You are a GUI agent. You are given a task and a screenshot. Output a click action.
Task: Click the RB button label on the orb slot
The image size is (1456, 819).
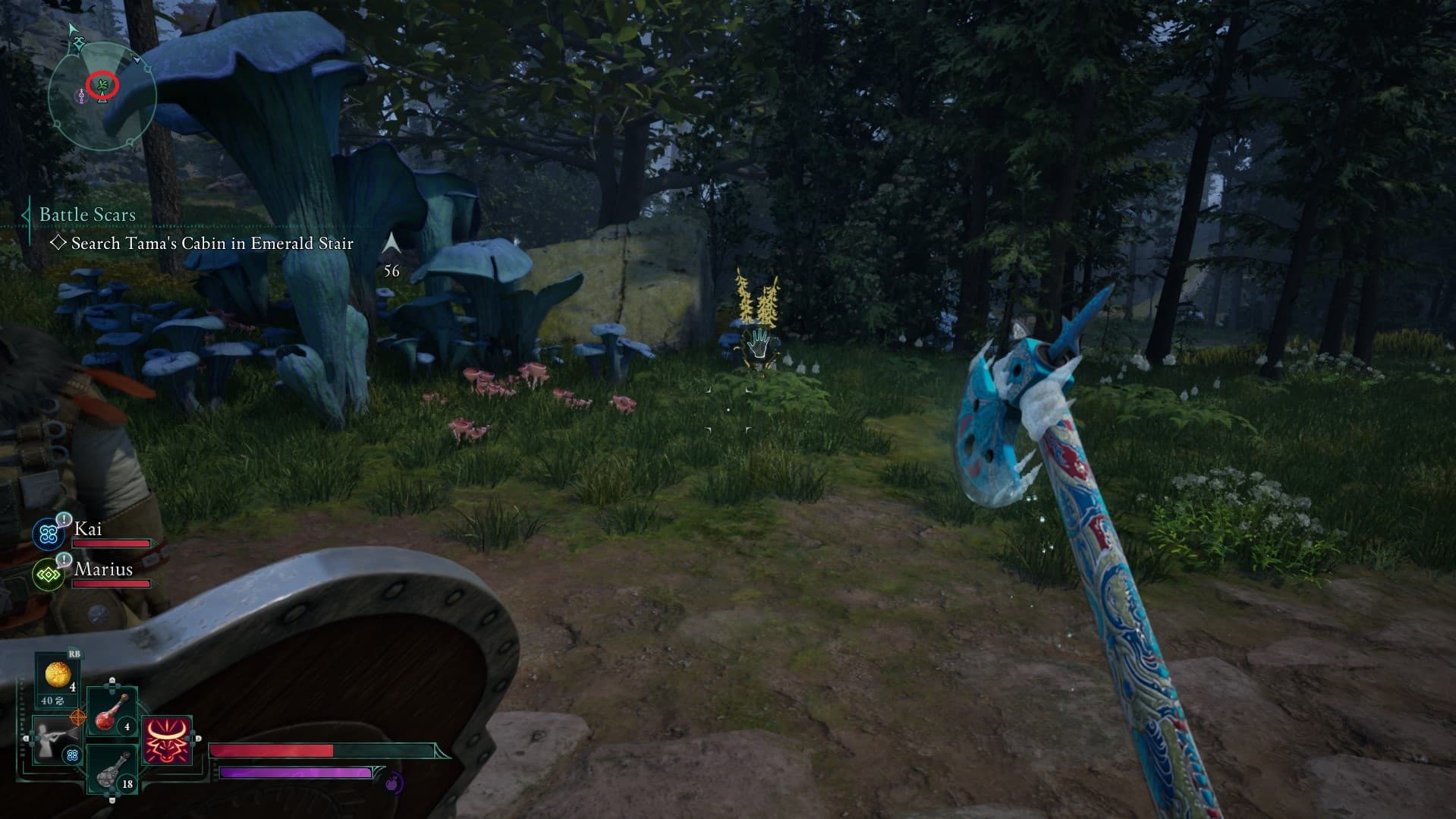(74, 655)
